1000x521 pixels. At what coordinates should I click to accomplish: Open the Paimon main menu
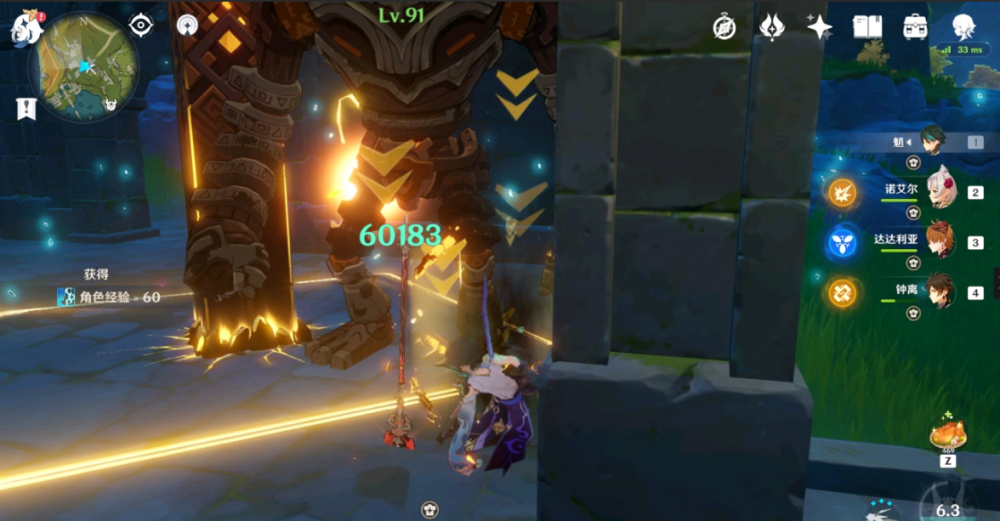(25, 28)
